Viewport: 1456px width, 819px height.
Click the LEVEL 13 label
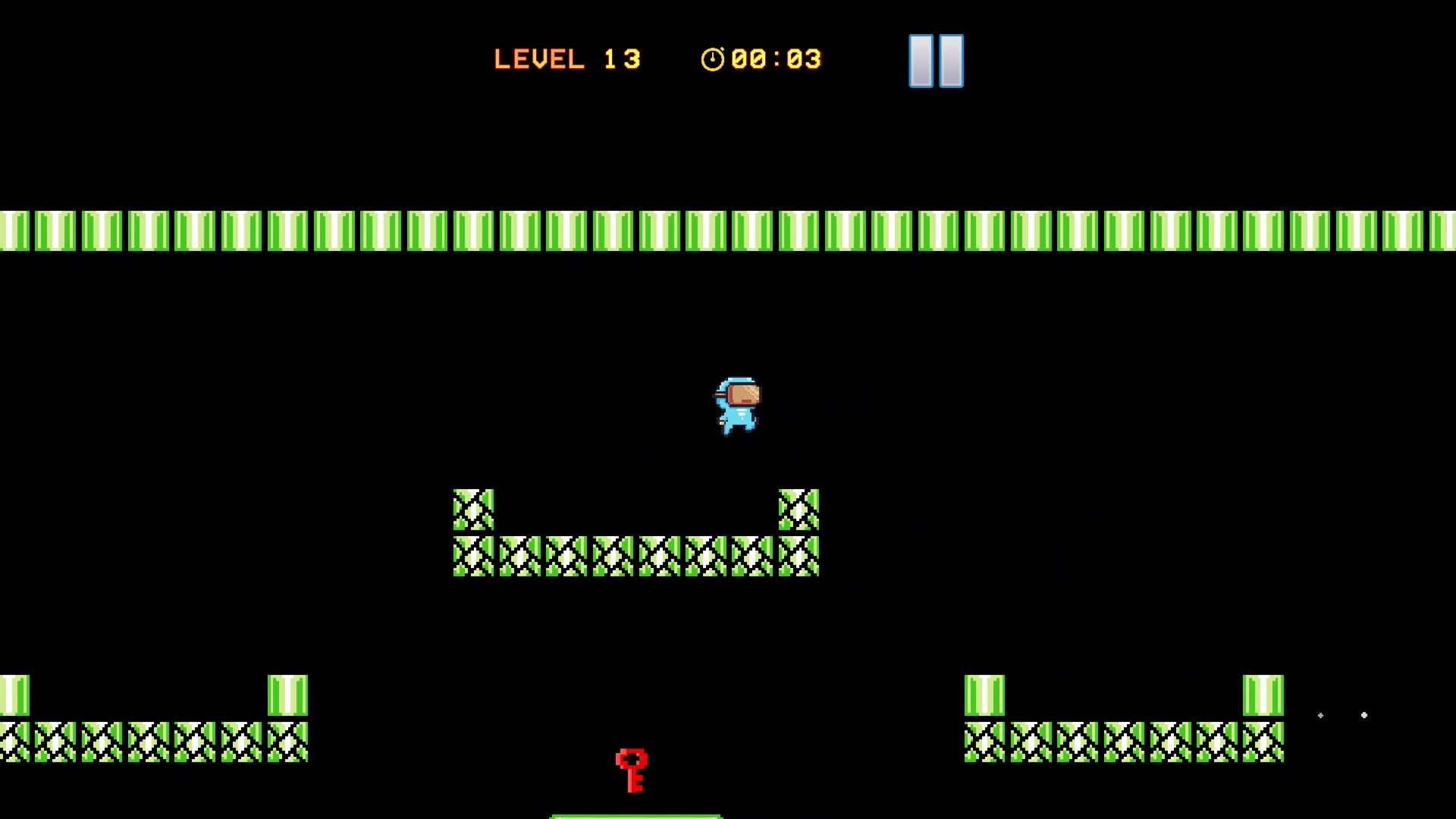tap(567, 59)
